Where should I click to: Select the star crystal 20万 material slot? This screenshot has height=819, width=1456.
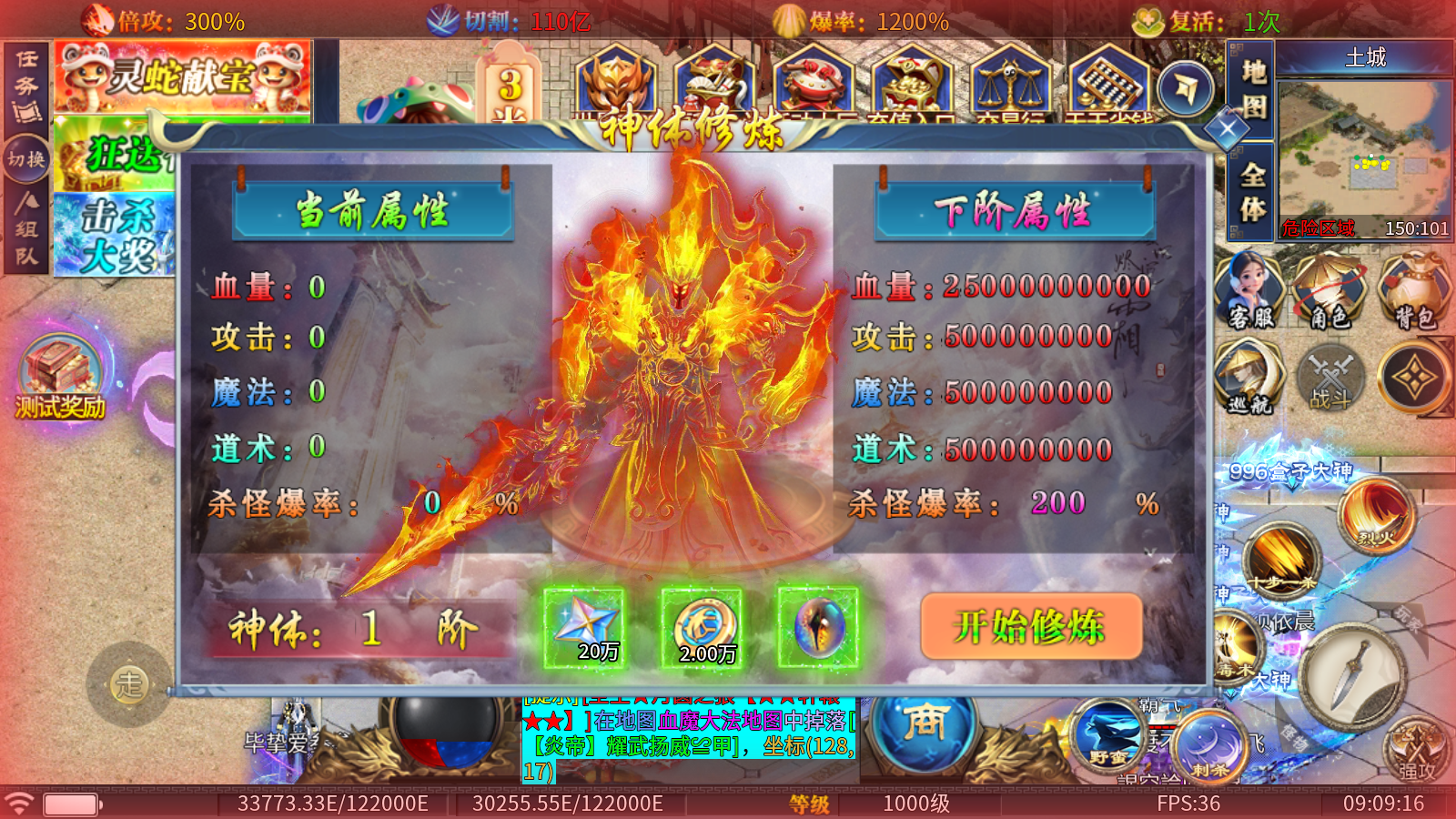coord(584,628)
